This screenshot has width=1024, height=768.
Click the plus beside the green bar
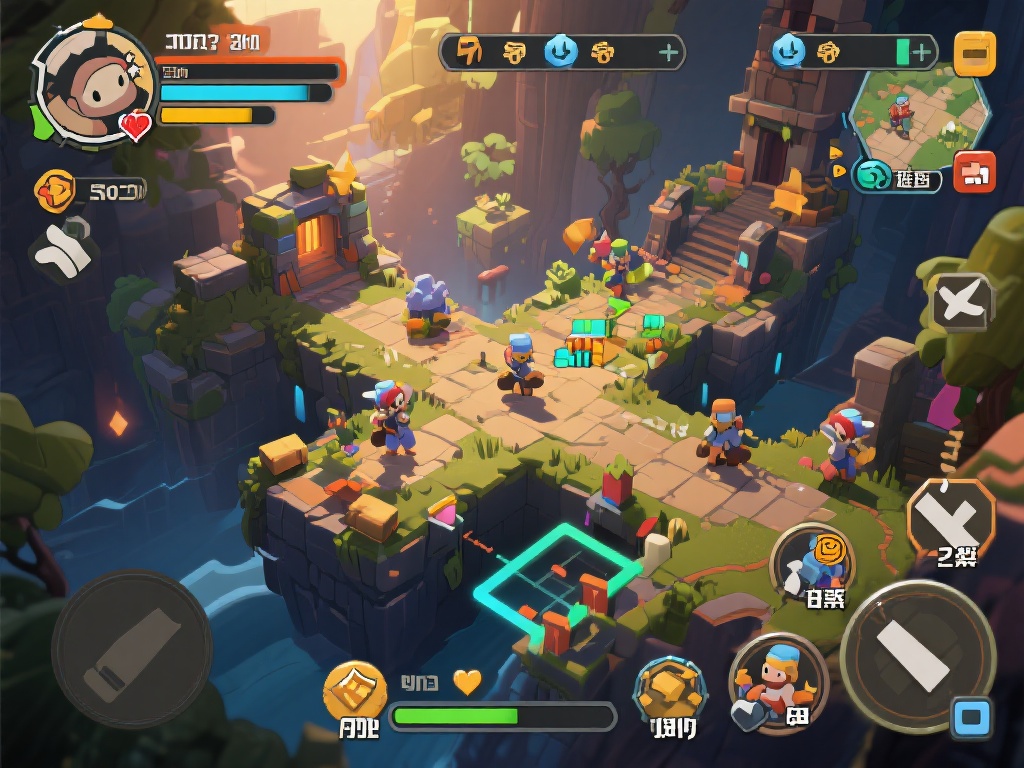point(922,52)
